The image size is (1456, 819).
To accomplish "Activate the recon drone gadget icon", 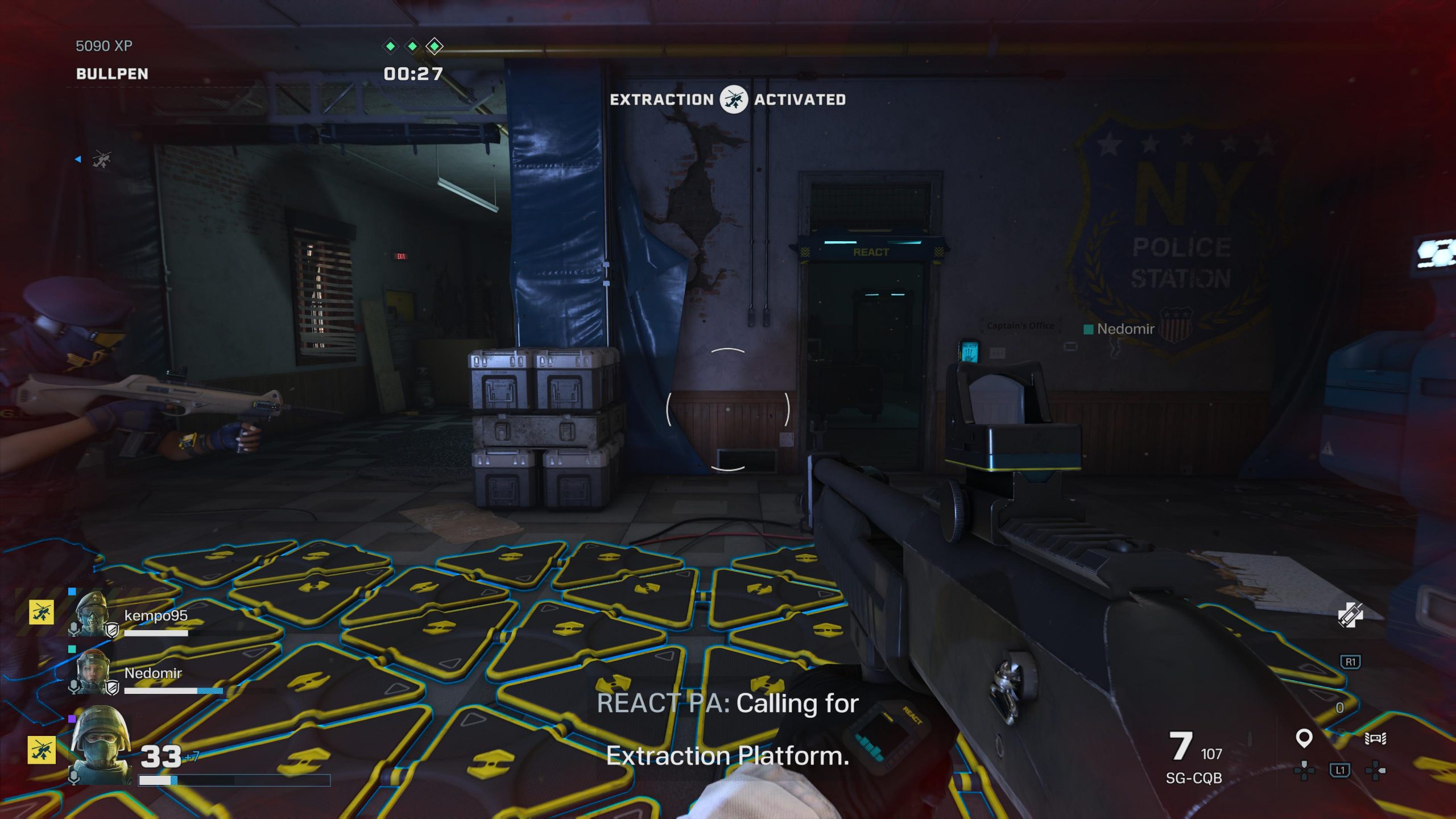I will click(1375, 738).
